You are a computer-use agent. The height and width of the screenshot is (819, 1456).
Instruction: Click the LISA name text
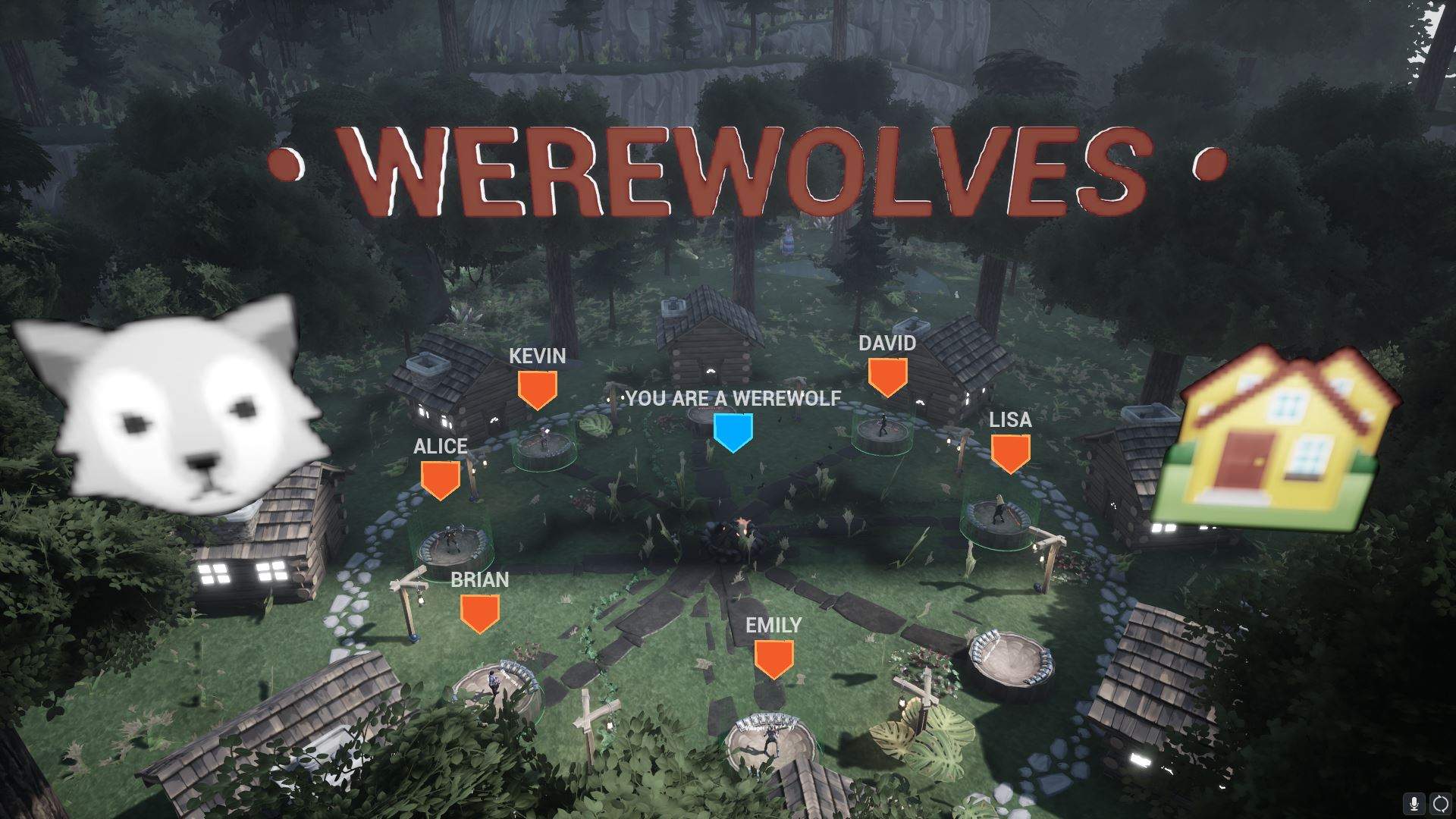click(x=1012, y=419)
